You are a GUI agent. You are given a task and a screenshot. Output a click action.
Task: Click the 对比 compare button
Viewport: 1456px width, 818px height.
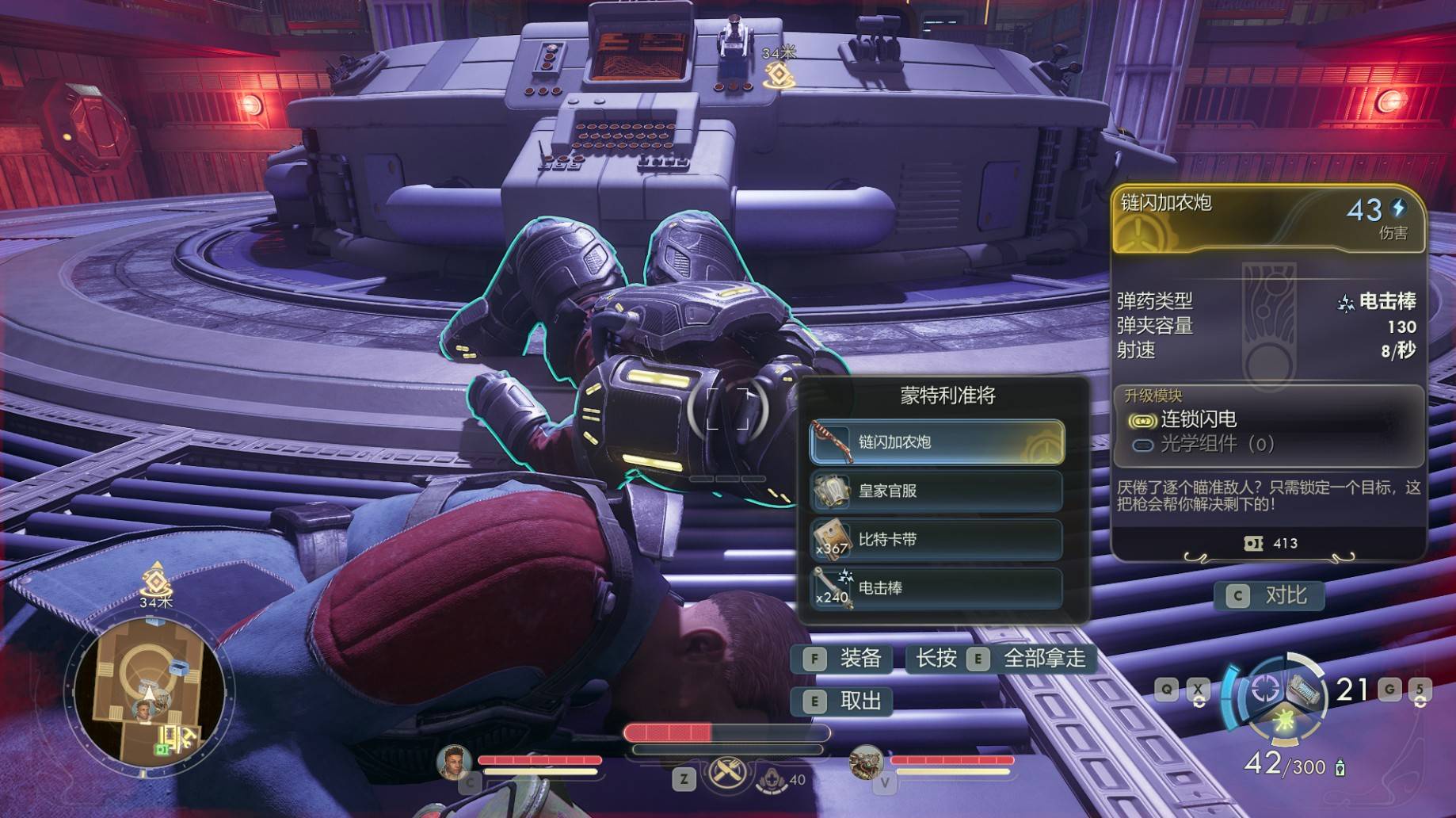point(1270,595)
